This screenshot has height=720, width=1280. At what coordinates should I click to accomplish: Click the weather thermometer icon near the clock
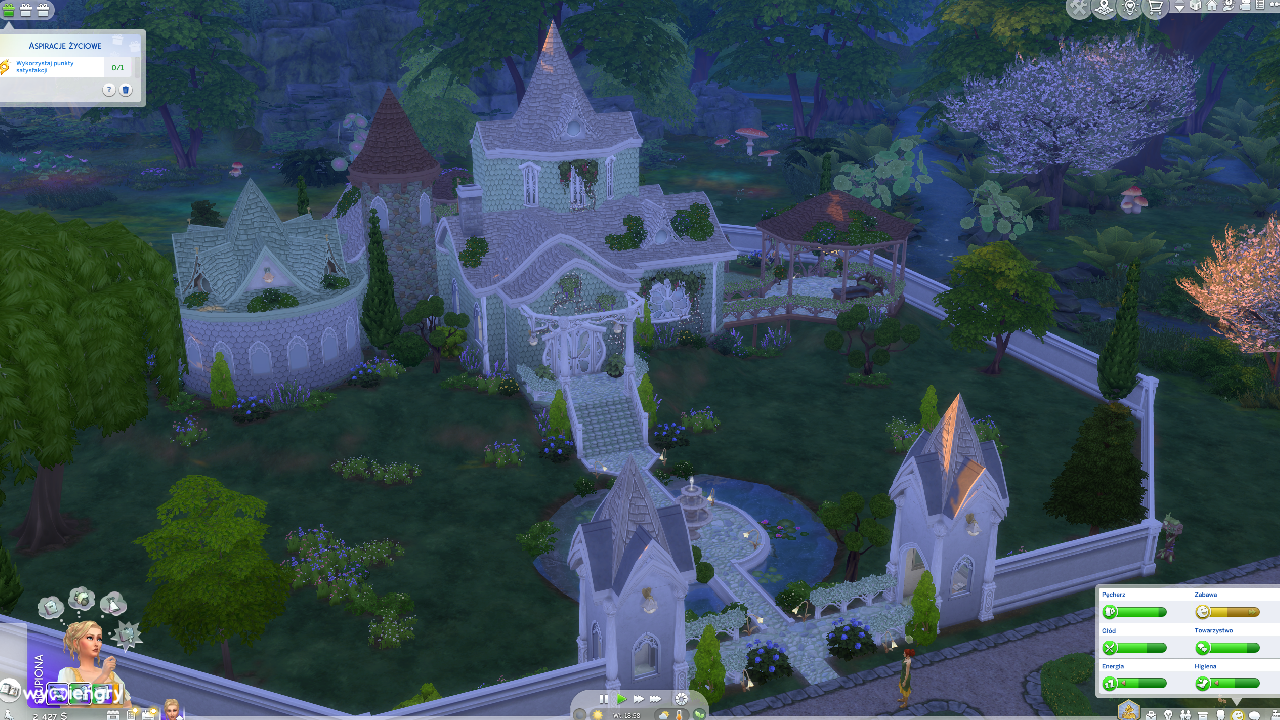click(x=679, y=714)
